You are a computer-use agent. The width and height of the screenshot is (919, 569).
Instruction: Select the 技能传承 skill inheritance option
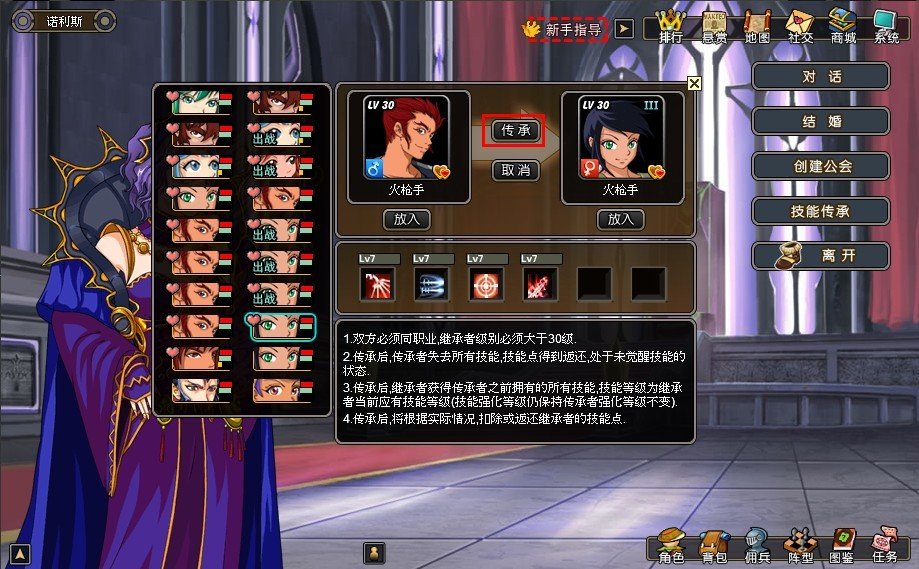[821, 211]
